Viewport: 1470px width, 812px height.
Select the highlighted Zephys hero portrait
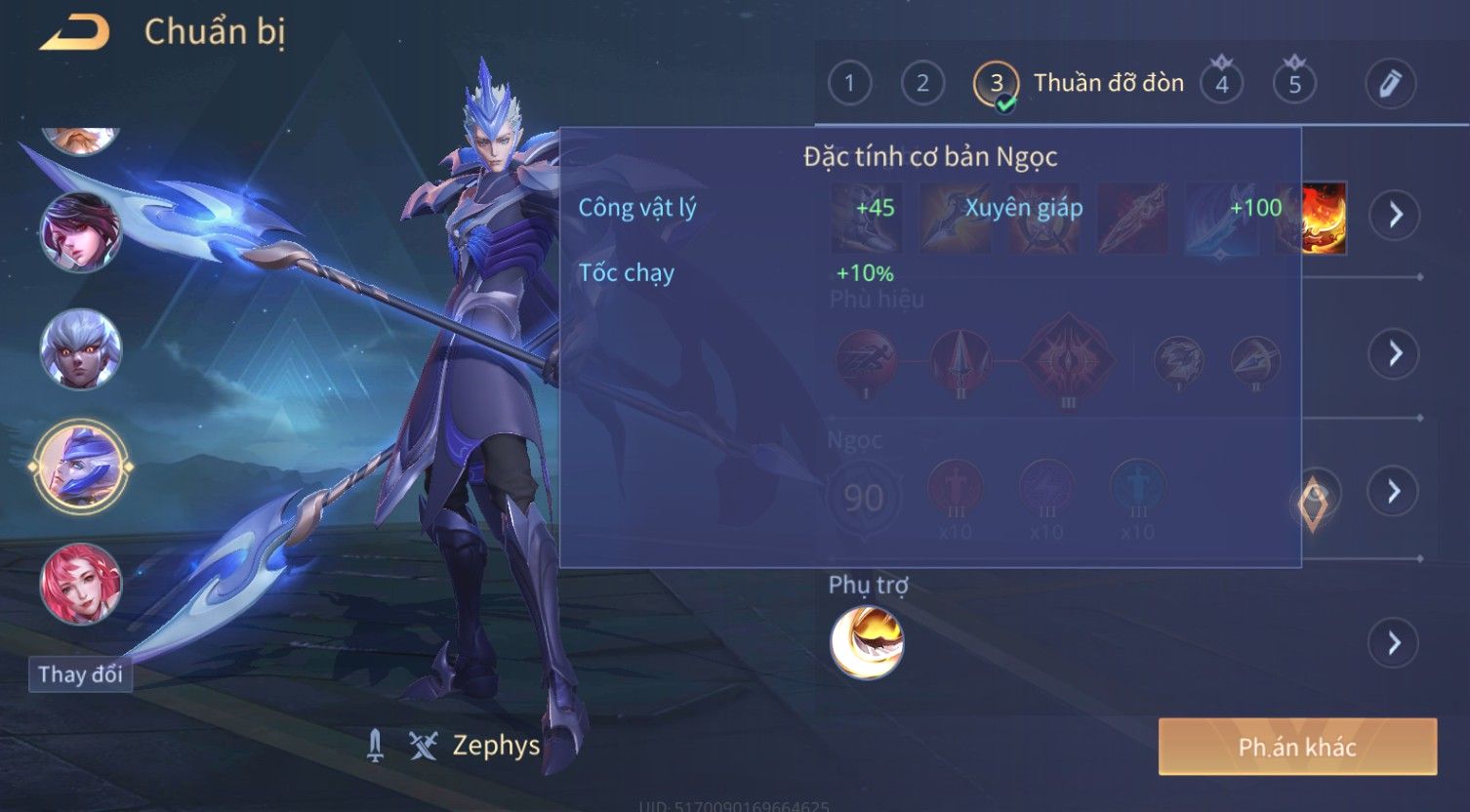coord(80,467)
